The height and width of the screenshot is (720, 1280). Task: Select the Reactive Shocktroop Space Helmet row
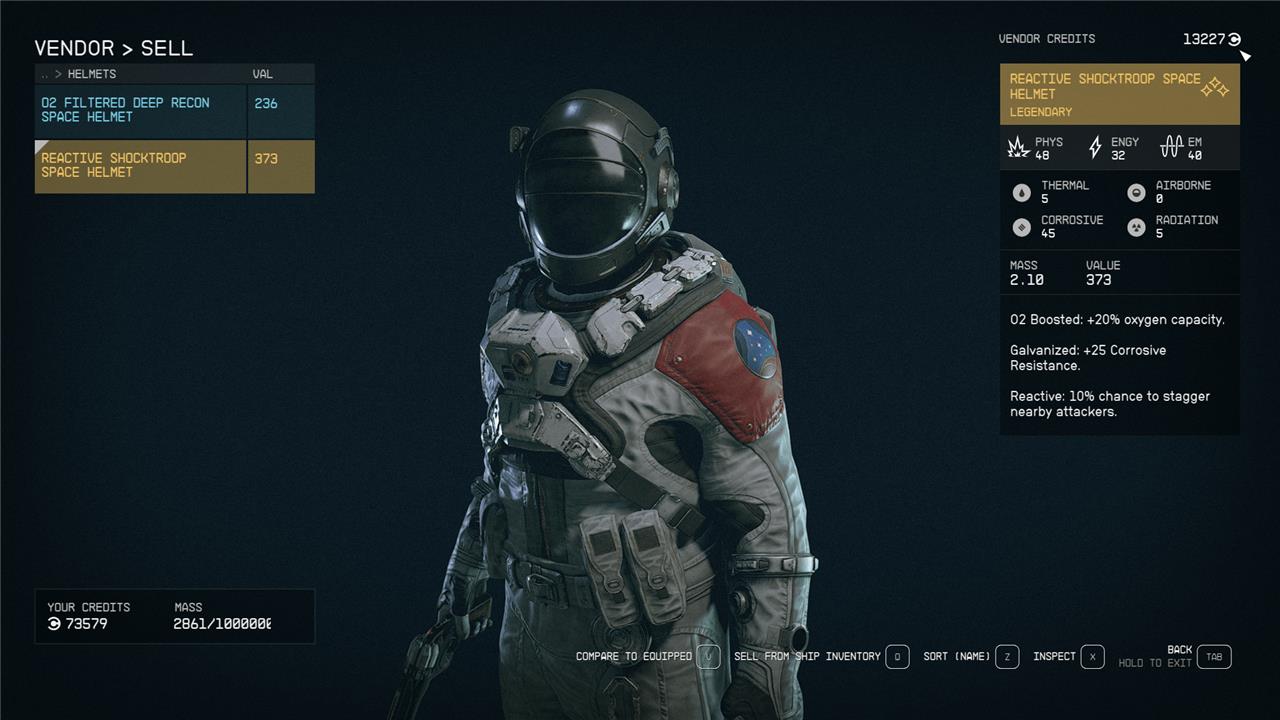140,166
